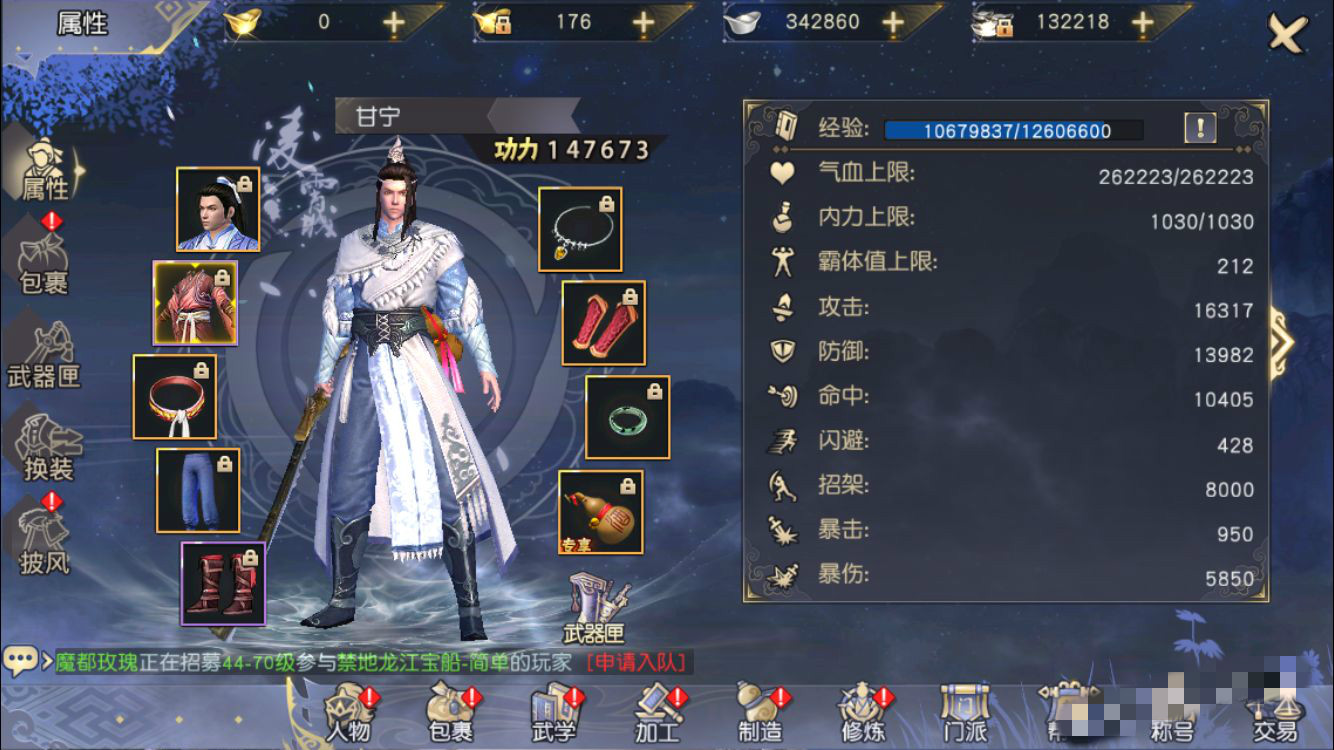Click the red boots equipment slot

point(223,583)
